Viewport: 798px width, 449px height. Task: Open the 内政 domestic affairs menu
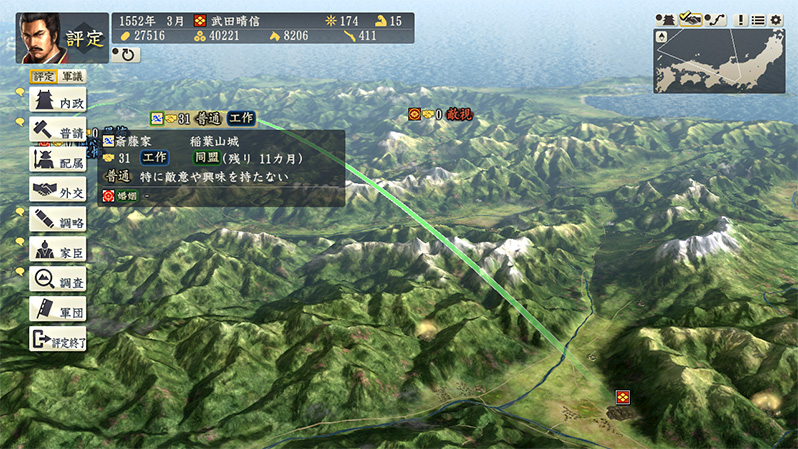point(58,100)
